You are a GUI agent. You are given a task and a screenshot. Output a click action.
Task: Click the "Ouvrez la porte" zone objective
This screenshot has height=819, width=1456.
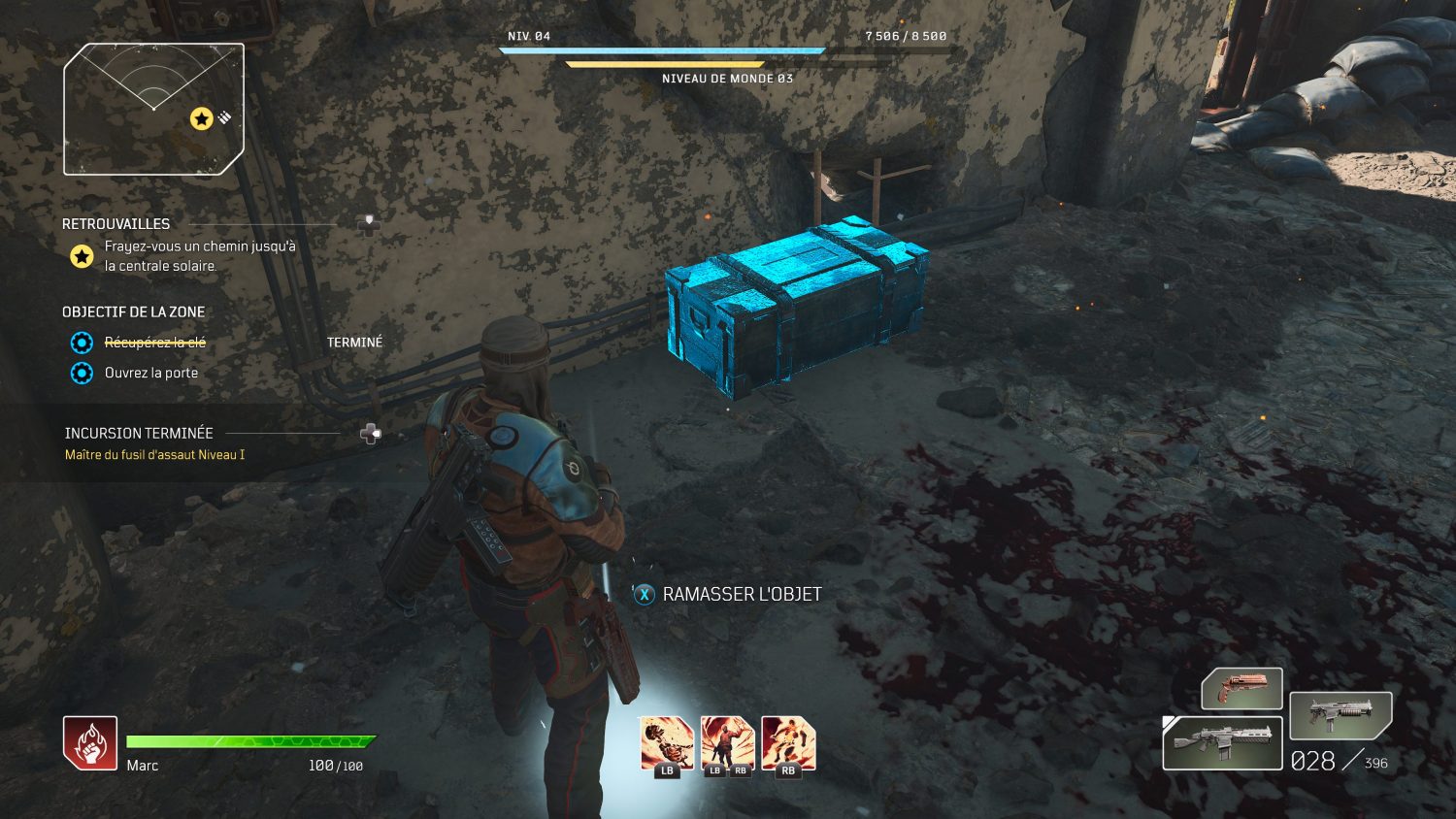click(x=150, y=373)
